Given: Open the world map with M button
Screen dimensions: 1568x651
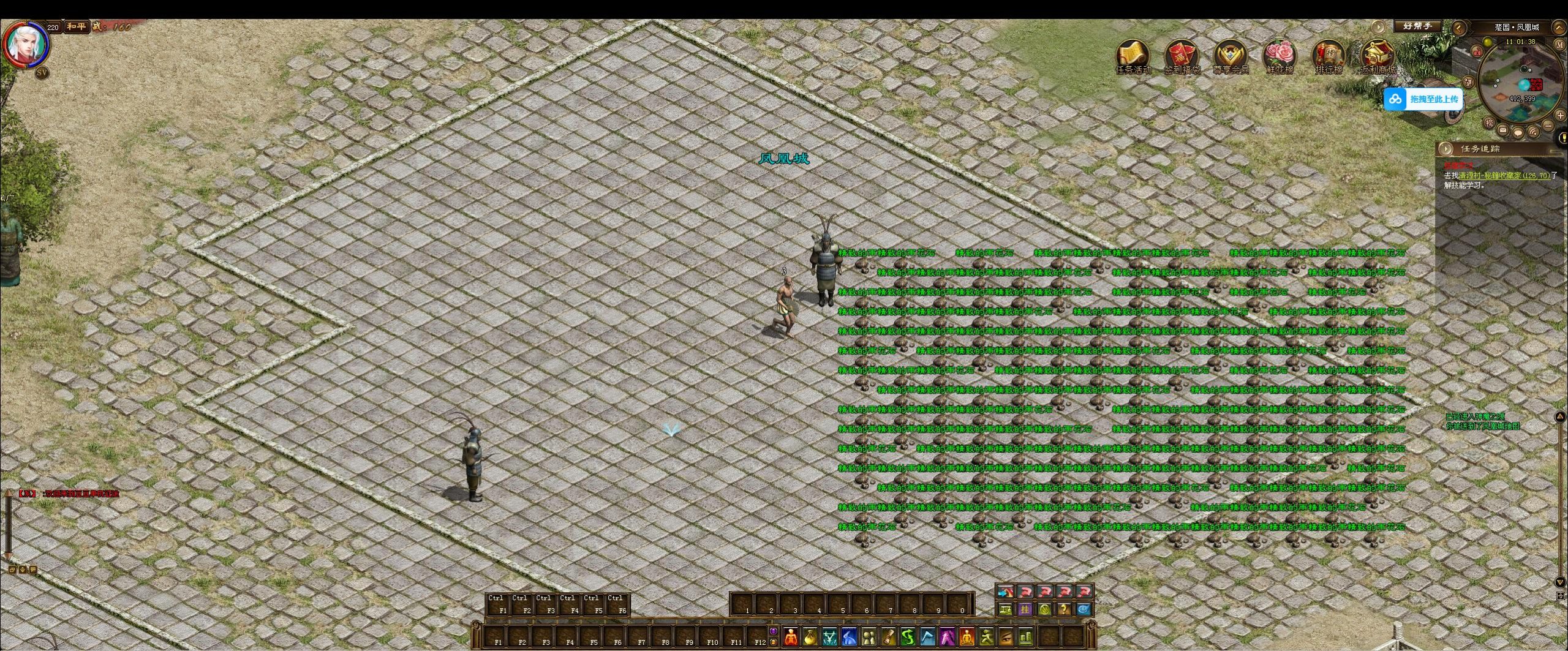Looking at the screenshot, I should (x=1559, y=44).
